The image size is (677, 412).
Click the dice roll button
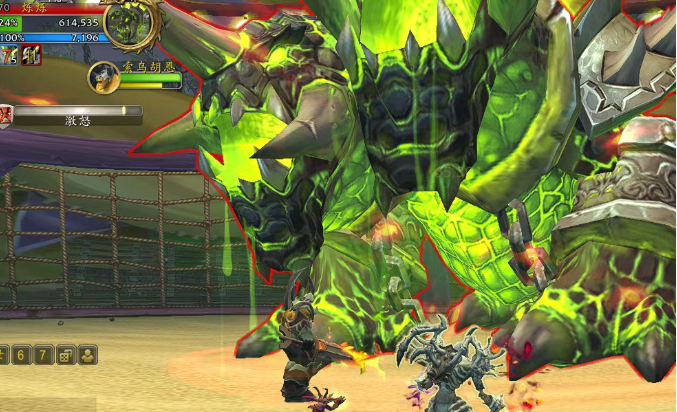coord(66,355)
